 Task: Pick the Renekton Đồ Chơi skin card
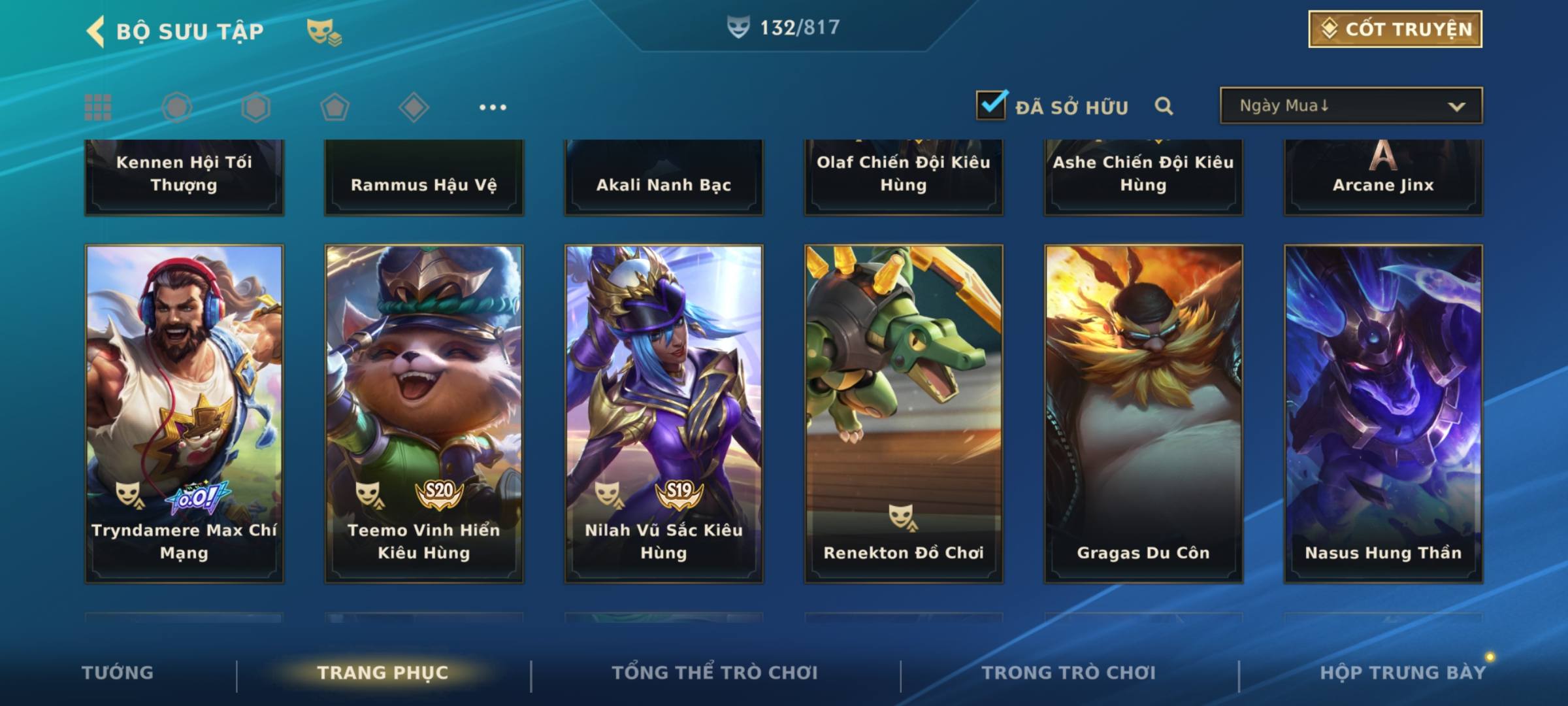tap(904, 413)
